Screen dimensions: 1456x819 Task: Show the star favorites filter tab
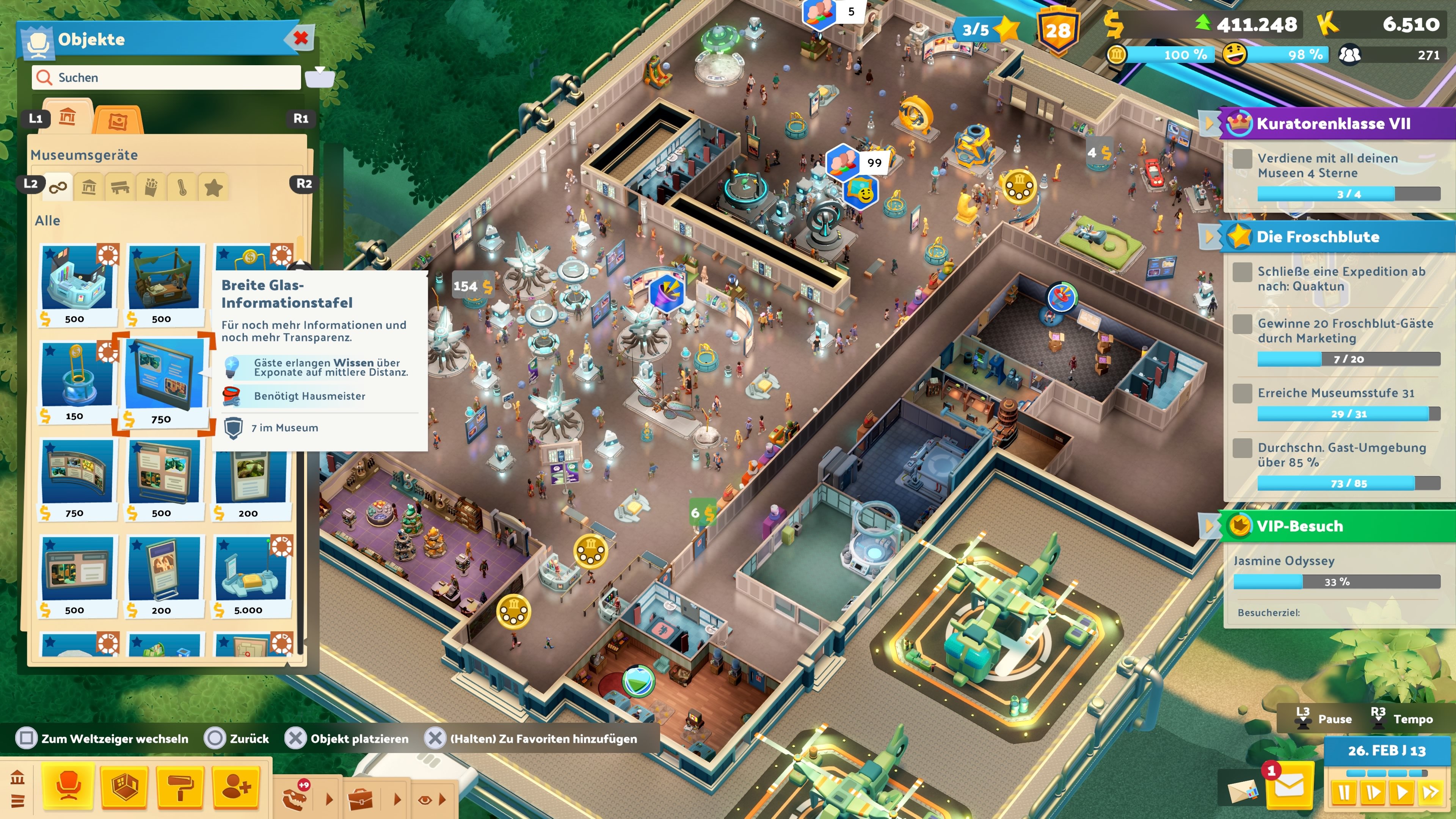pos(213,187)
